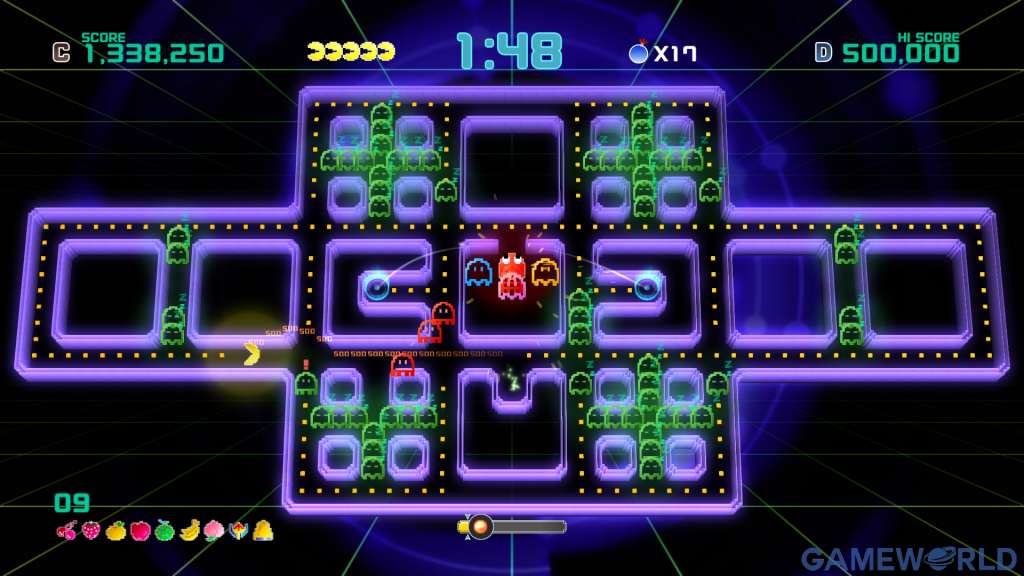Select the yellow bell icon
The width and height of the screenshot is (1024, 576).
pyautogui.click(x=262, y=531)
